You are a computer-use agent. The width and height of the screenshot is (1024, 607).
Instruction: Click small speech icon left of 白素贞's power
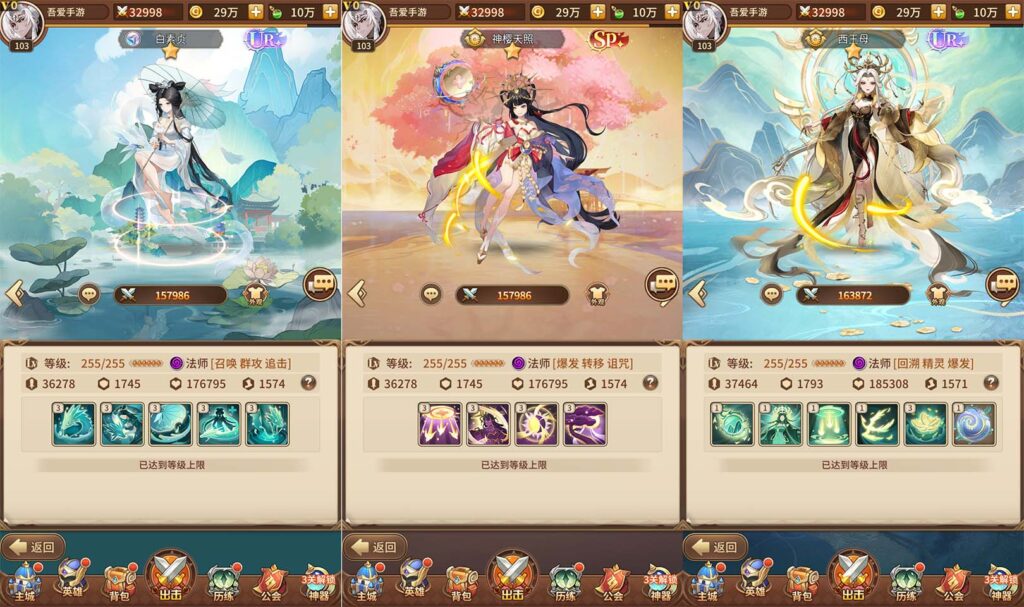(89, 295)
